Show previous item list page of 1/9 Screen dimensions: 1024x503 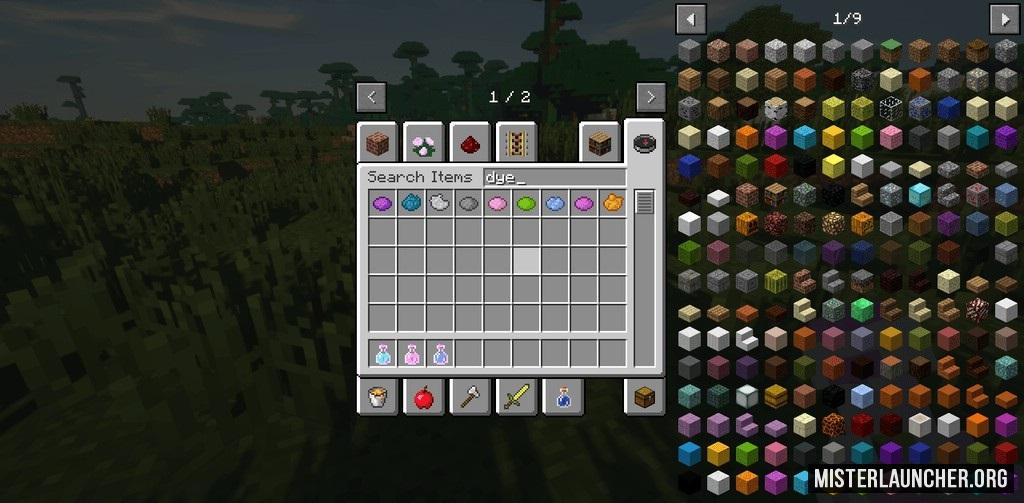[691, 19]
